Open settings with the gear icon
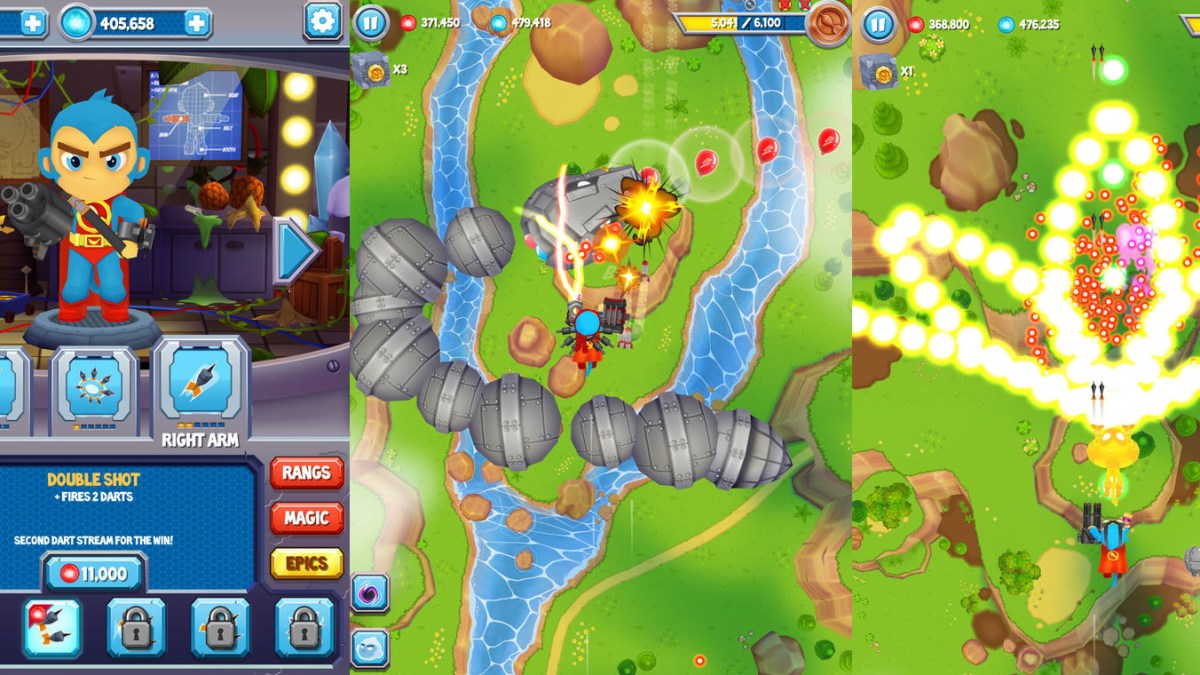Screen dimensions: 1200x675 [322, 21]
